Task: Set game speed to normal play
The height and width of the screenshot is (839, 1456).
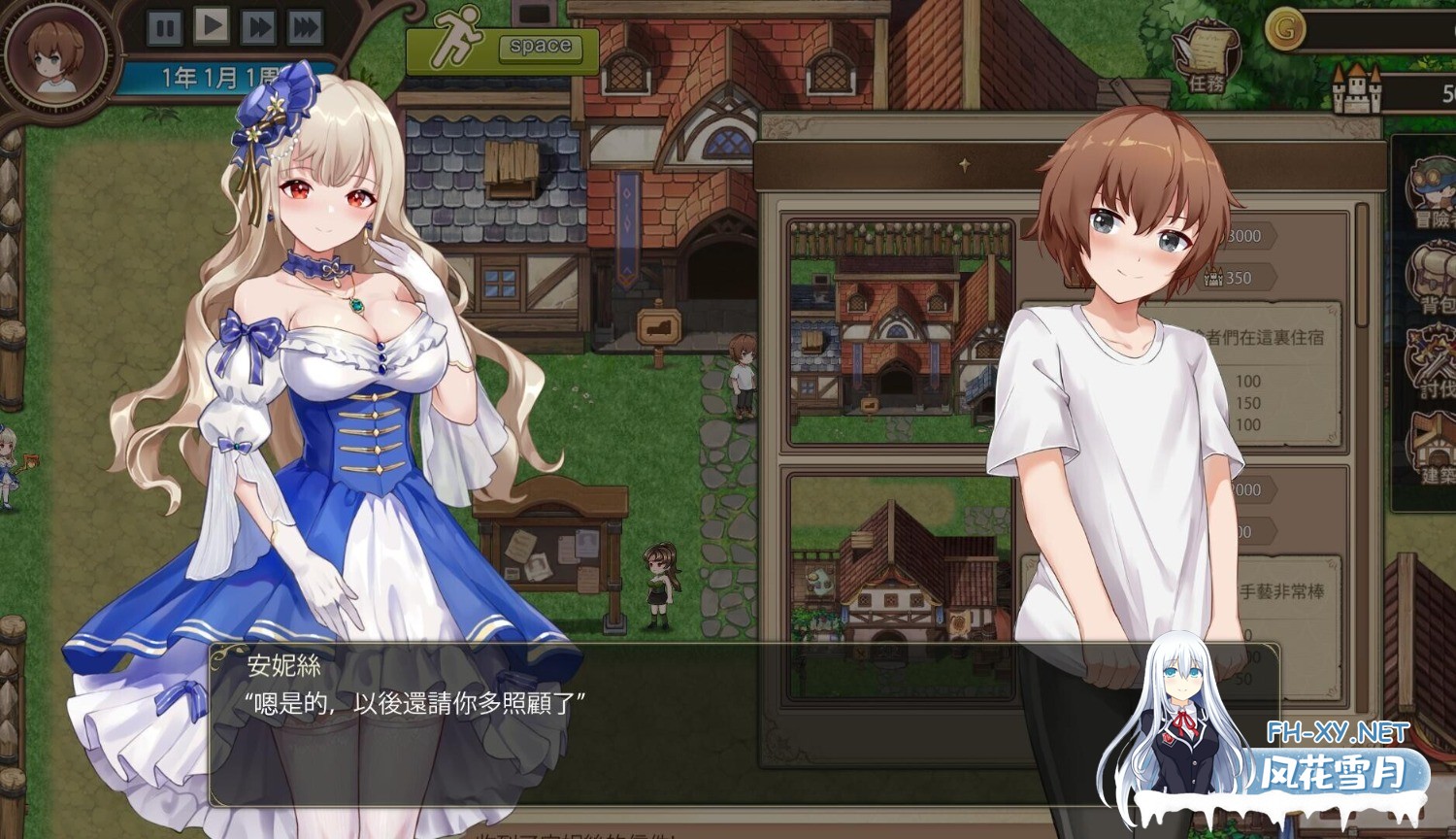Action: point(211,25)
